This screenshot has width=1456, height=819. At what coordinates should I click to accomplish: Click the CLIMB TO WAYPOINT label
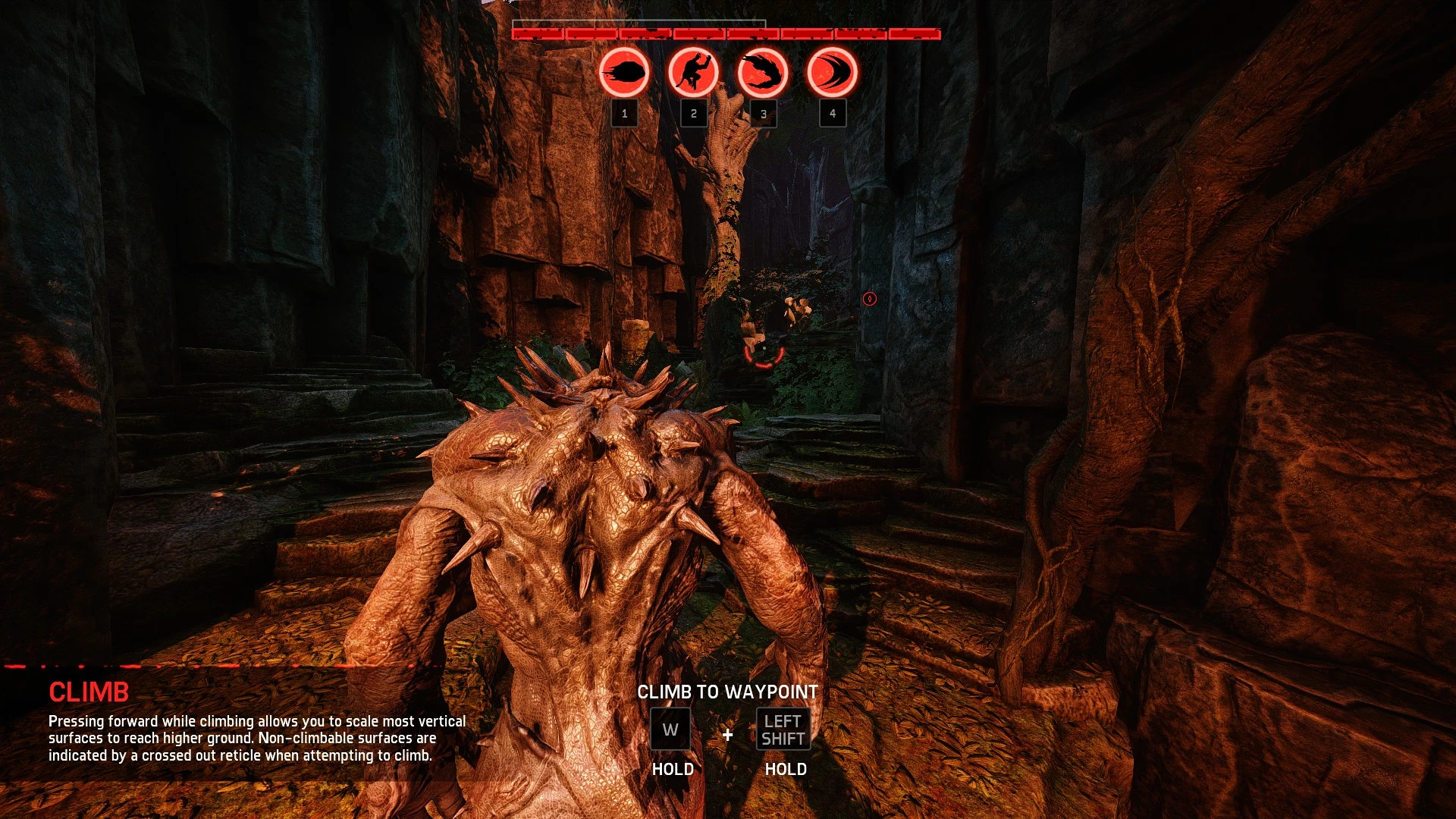click(729, 692)
